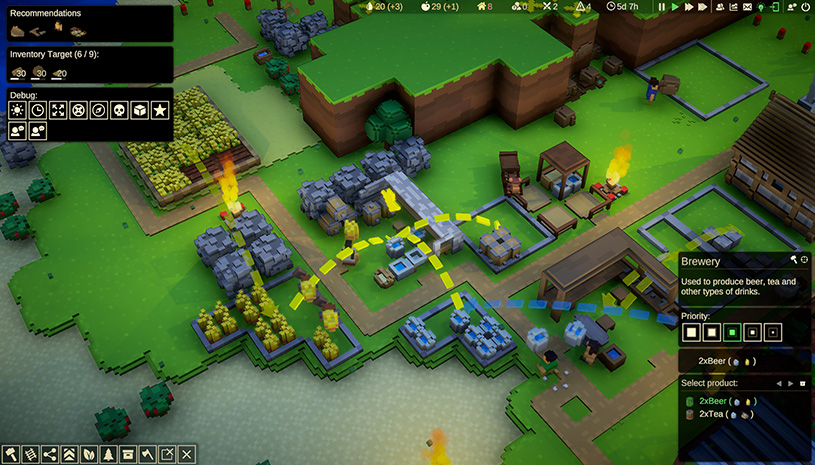Viewport: 815px width, 465px height.
Task: Select the ladder tool in the toolbar
Action: (31, 455)
